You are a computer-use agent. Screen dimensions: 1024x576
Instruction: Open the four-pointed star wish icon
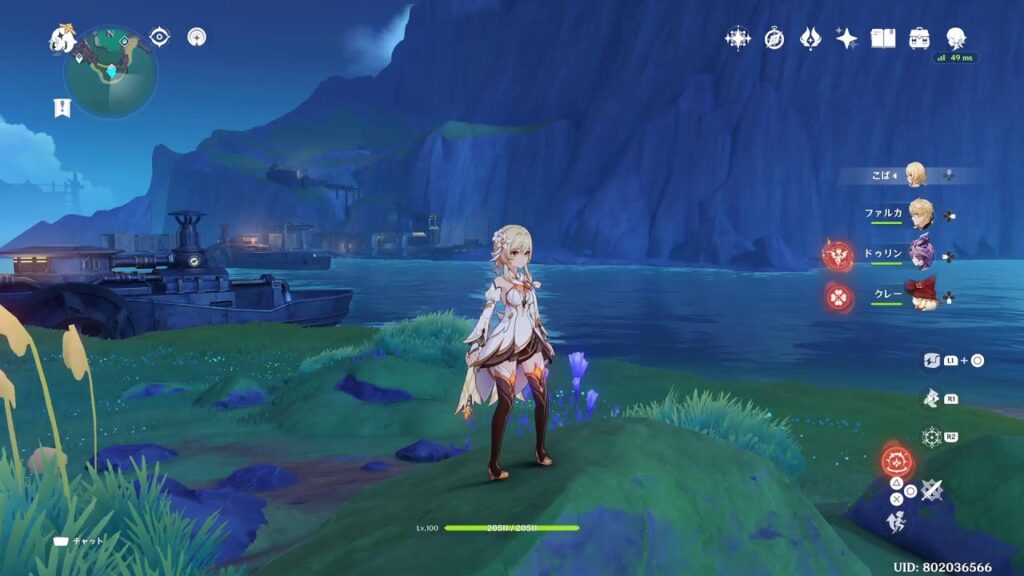pos(847,39)
